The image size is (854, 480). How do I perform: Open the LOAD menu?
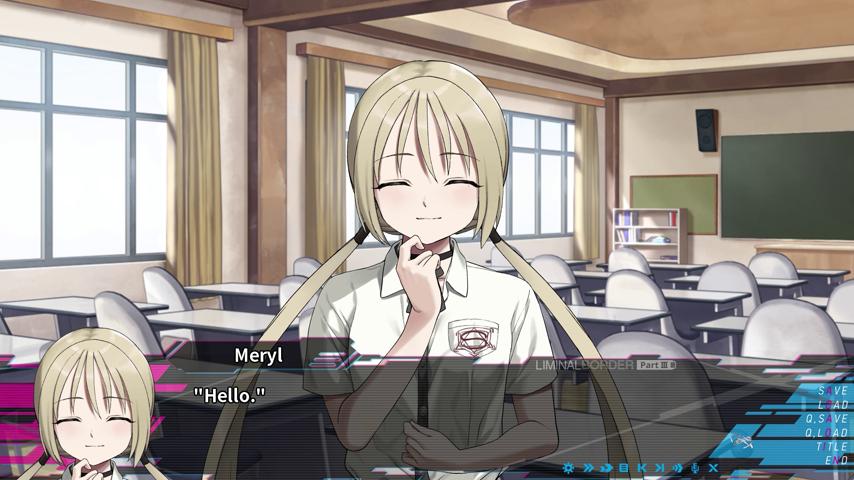pos(832,405)
